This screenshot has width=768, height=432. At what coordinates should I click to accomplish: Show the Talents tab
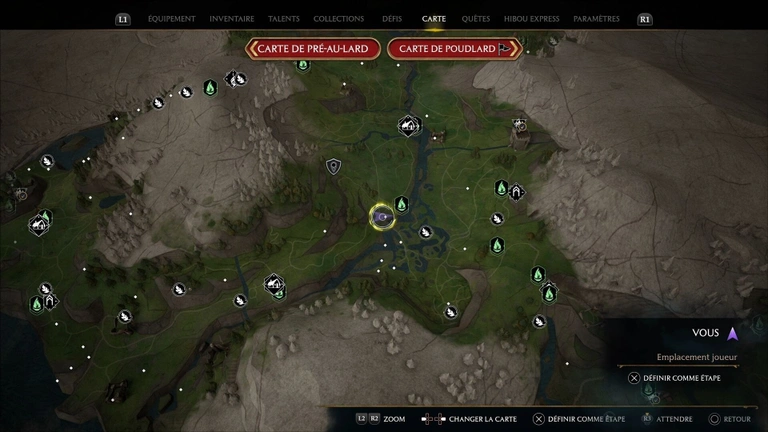click(x=284, y=19)
